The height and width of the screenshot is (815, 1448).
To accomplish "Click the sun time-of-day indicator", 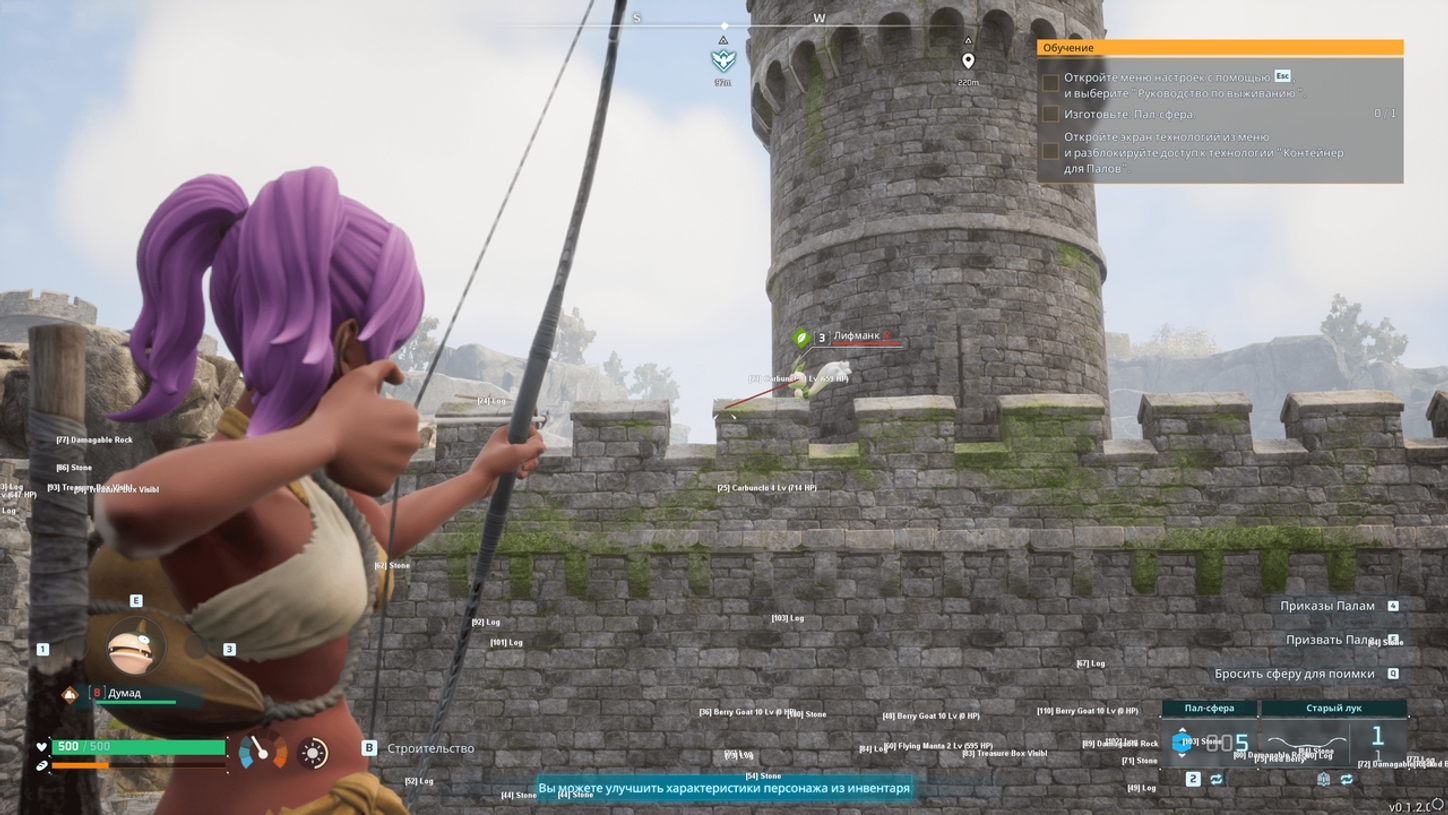I will tap(313, 752).
